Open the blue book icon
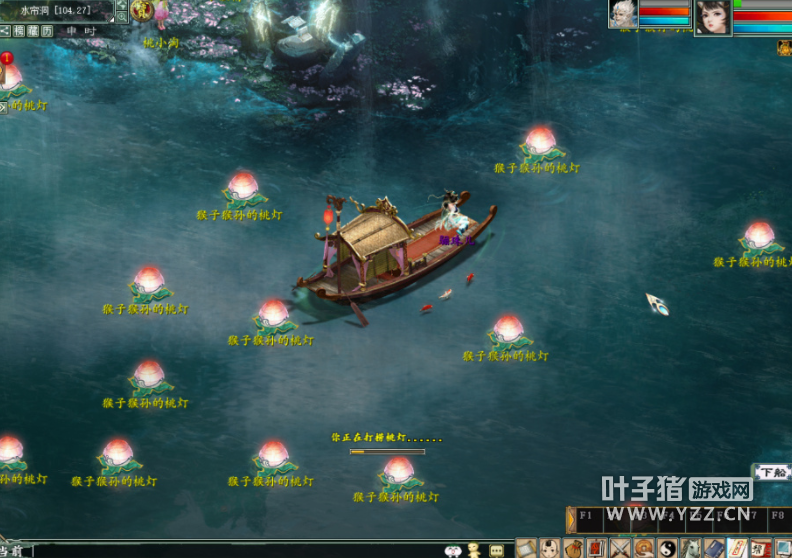Viewport: 792px width, 558px height. pyautogui.click(x=713, y=548)
